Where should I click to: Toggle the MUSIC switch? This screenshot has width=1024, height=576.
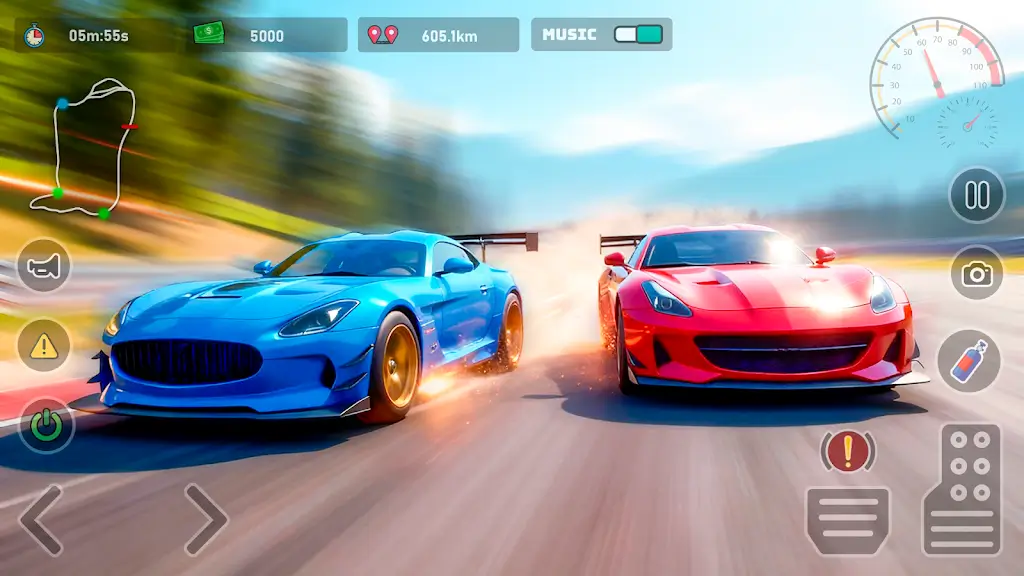(638, 34)
